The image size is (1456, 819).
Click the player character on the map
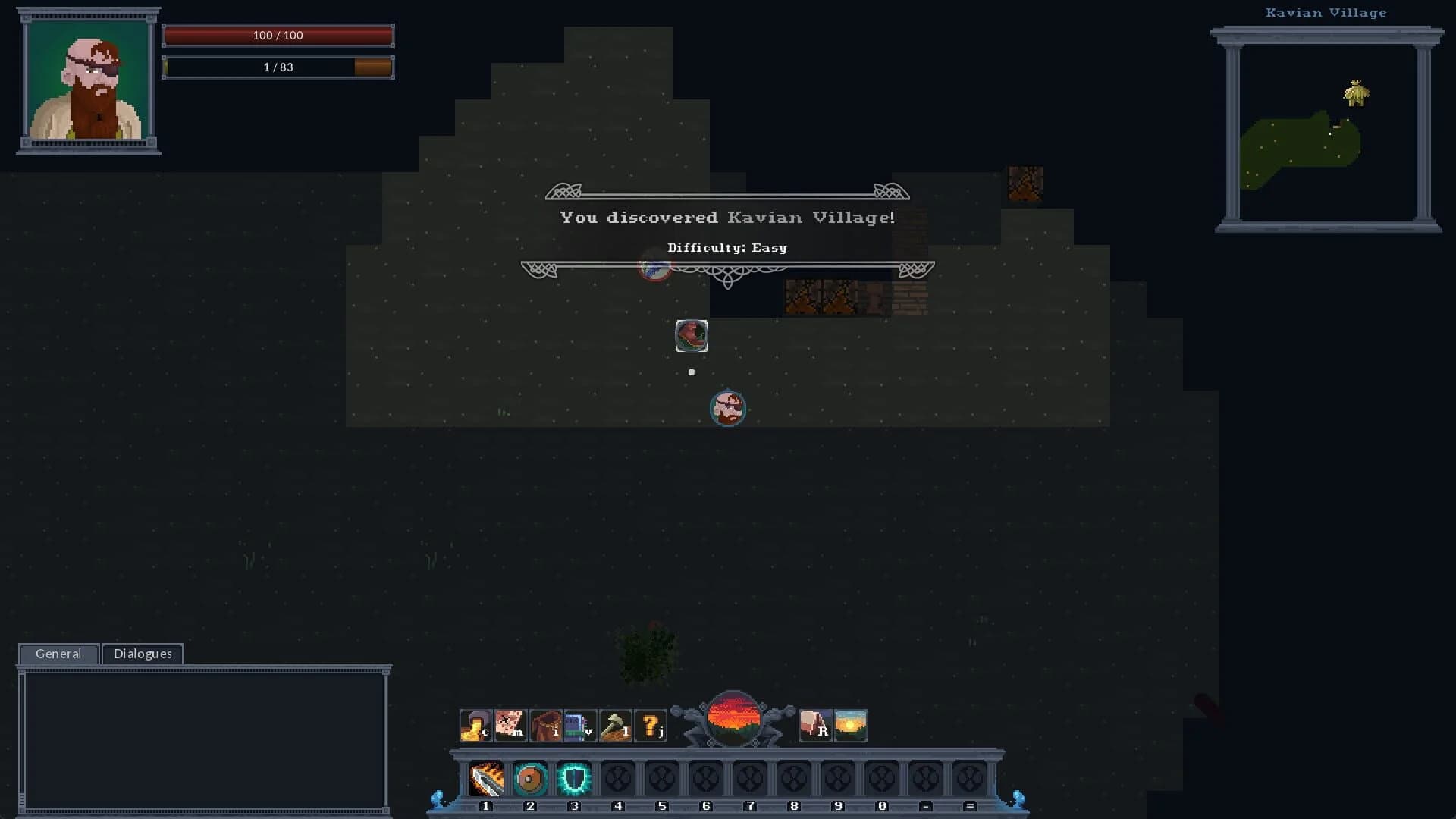click(x=728, y=408)
